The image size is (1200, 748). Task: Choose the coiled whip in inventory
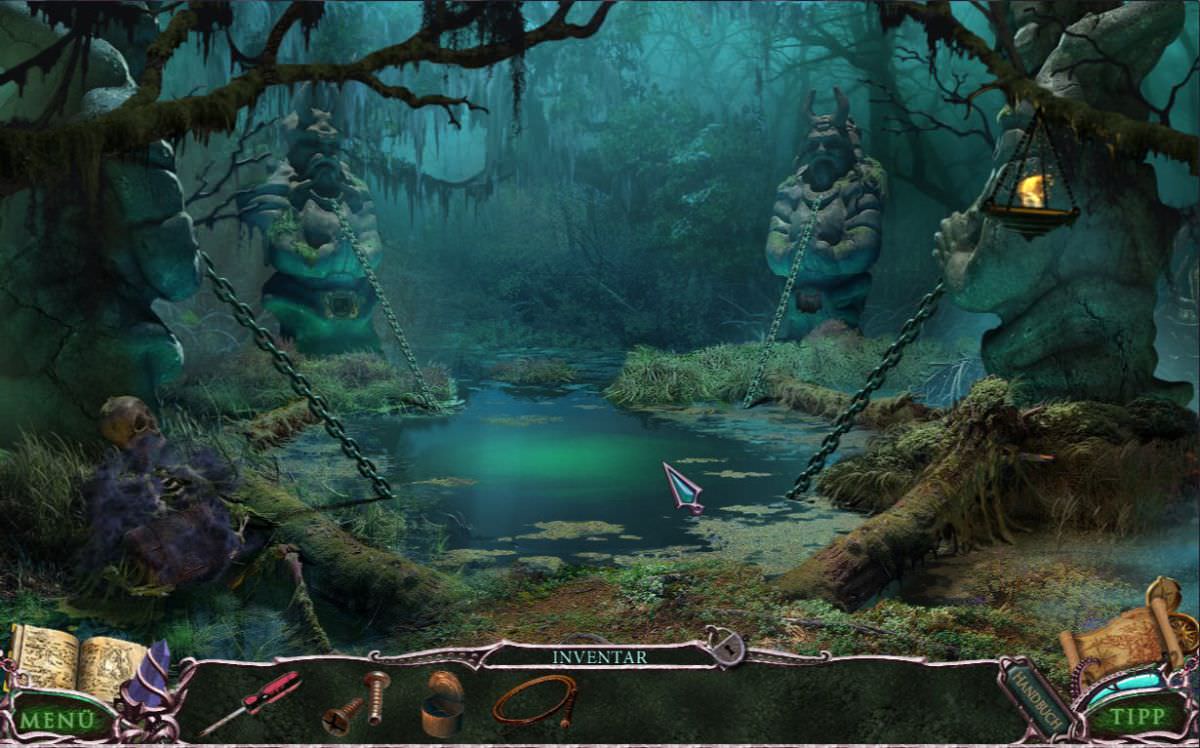535,700
